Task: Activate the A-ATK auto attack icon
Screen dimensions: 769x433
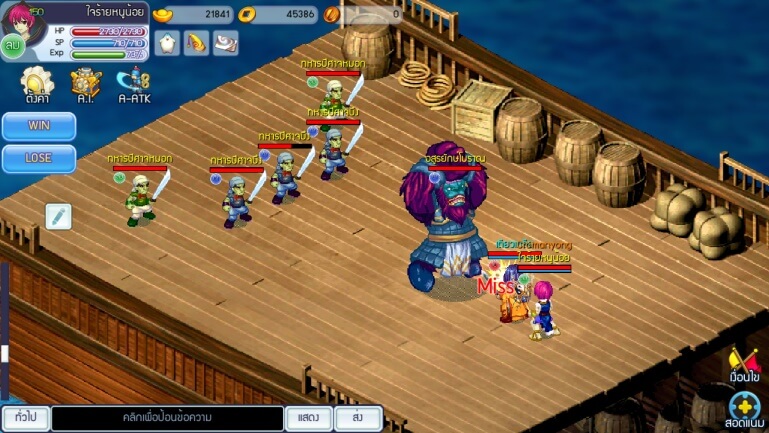Action: pos(133,81)
